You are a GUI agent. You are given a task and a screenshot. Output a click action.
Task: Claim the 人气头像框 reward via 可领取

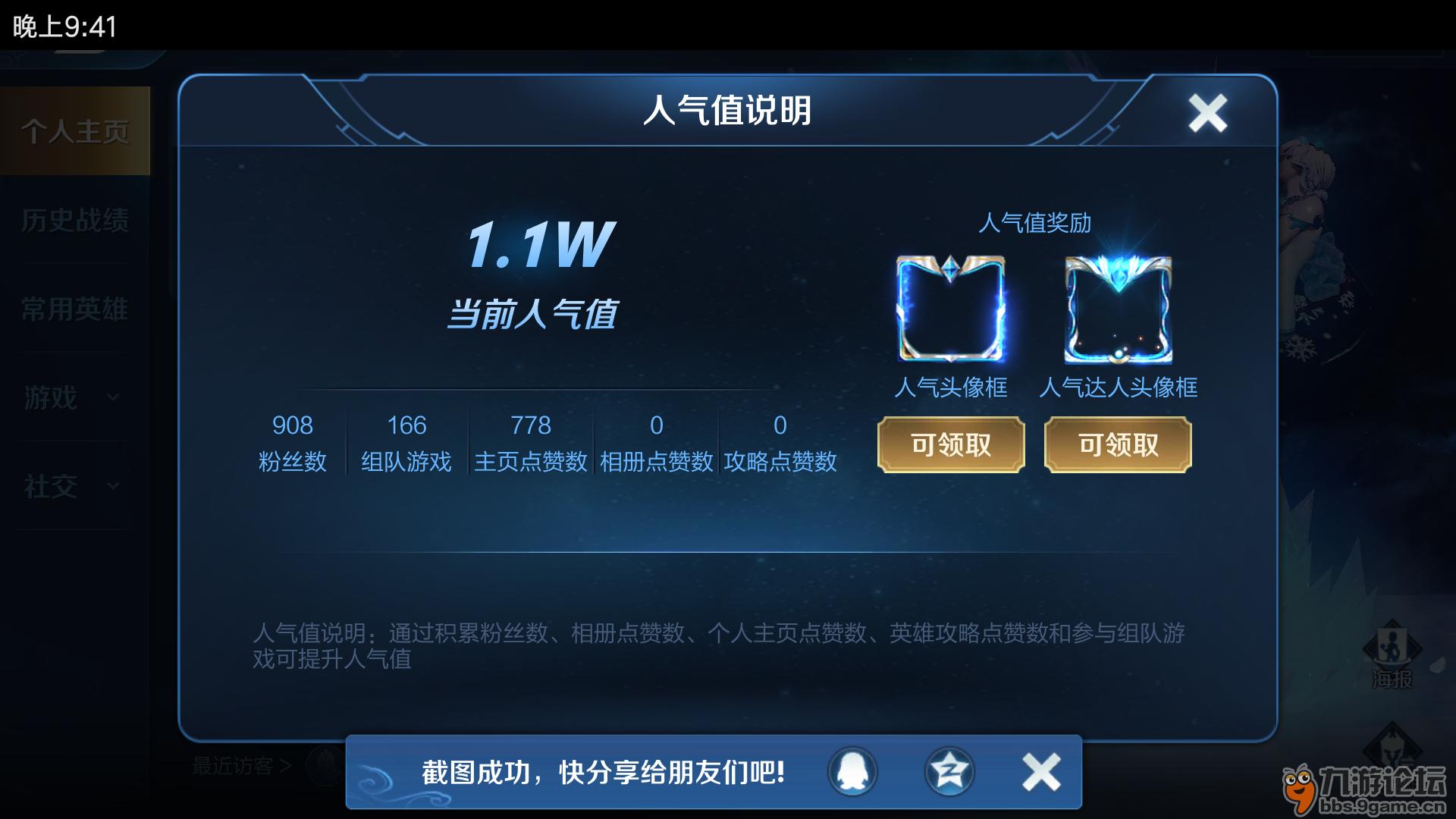950,445
